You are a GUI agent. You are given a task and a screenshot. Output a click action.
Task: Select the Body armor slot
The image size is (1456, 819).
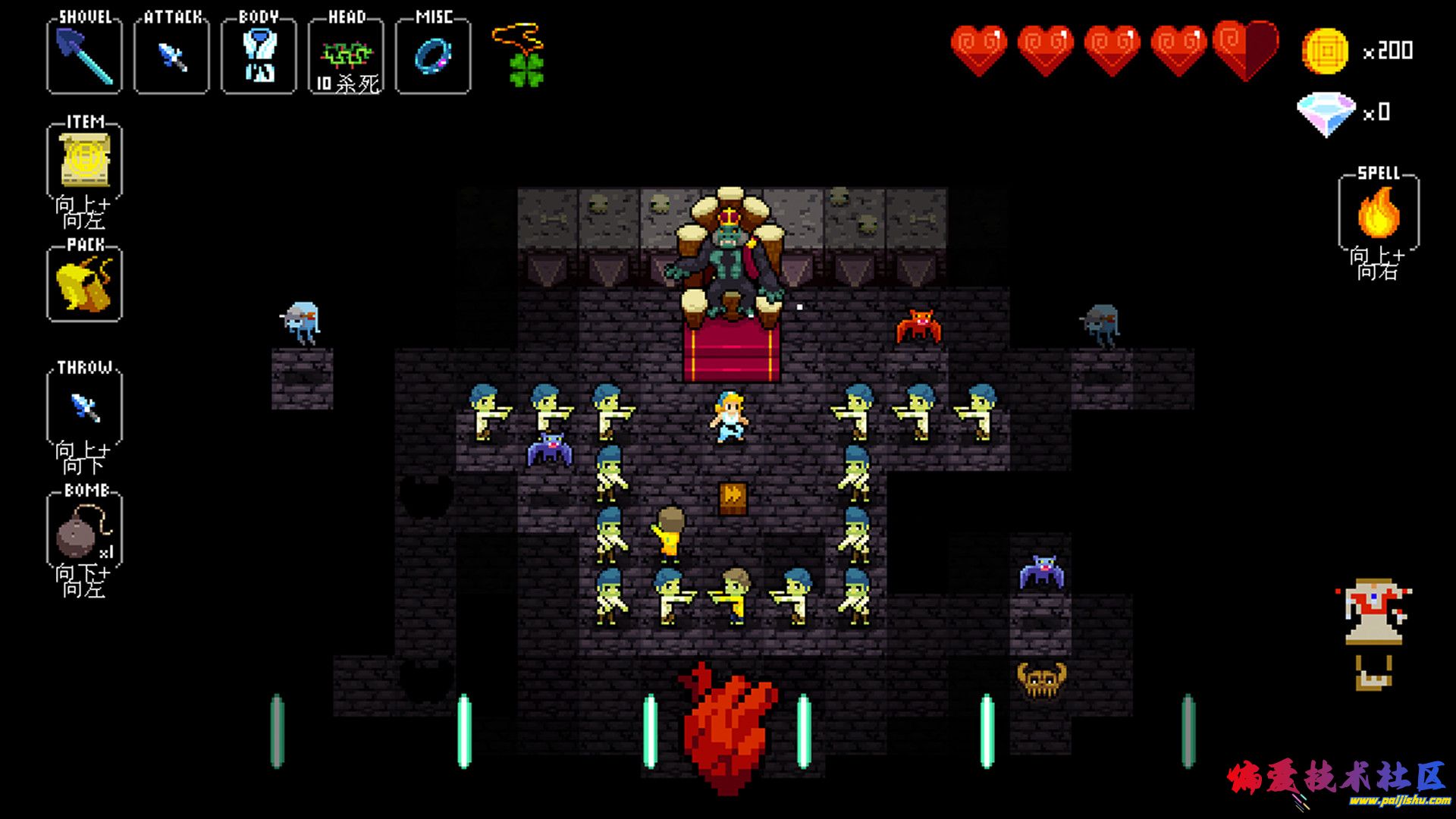click(259, 57)
